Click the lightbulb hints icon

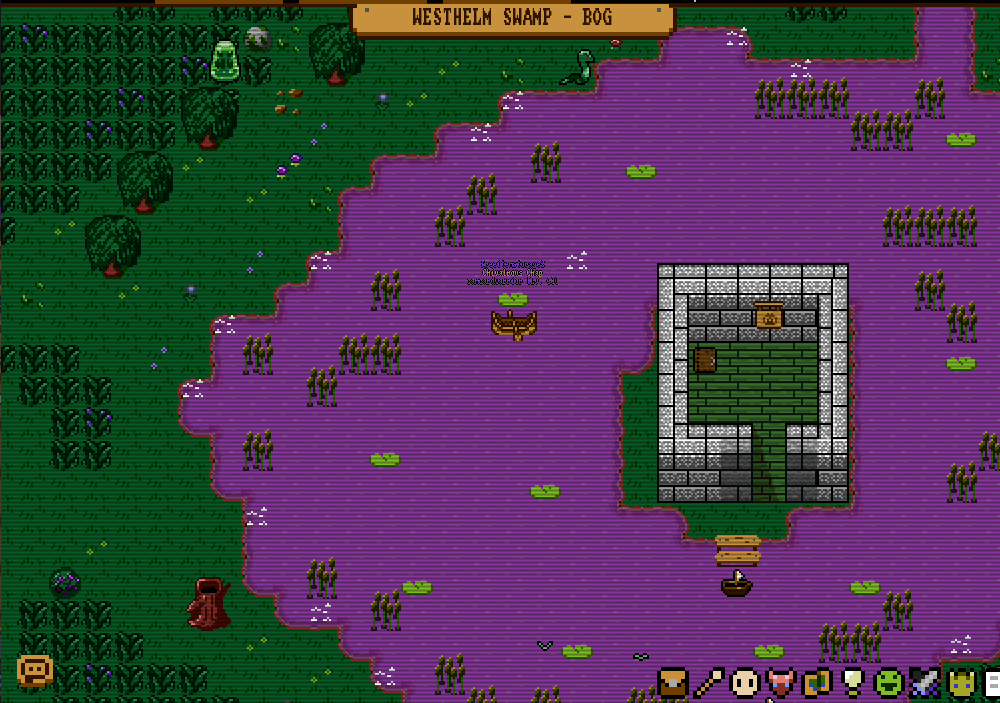pyautogui.click(x=852, y=683)
